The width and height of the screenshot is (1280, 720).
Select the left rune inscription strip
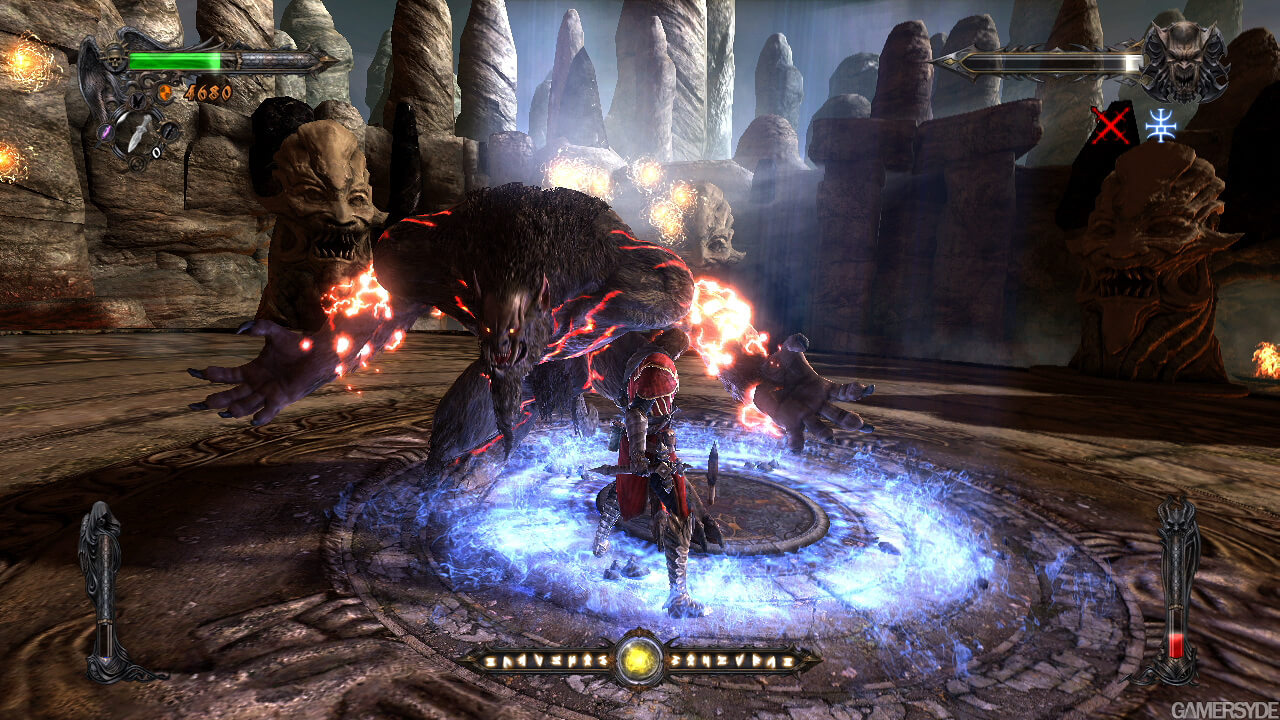[x=545, y=658]
